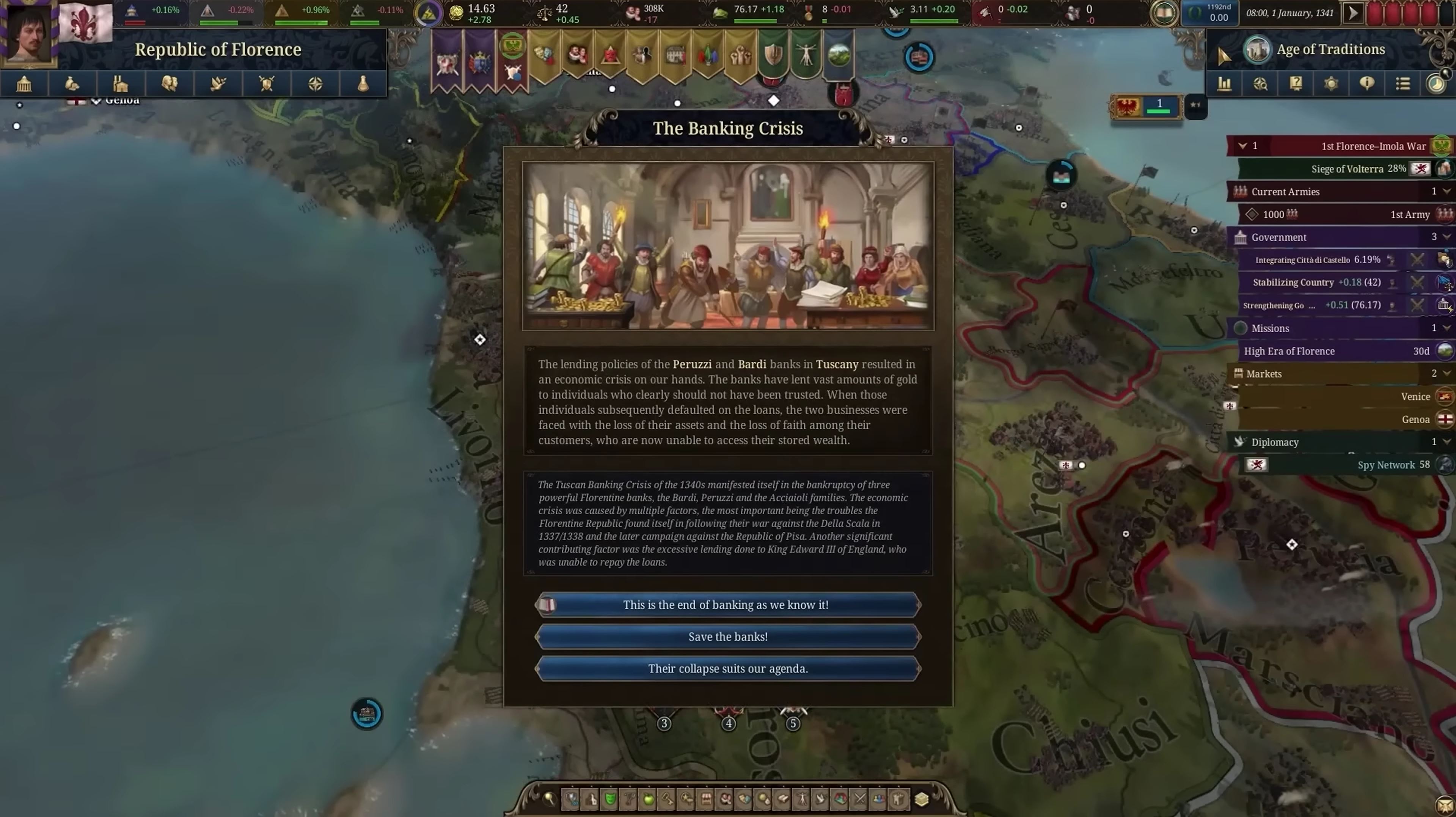
Task: Open the settings gear icon
Action: pos(1331,84)
